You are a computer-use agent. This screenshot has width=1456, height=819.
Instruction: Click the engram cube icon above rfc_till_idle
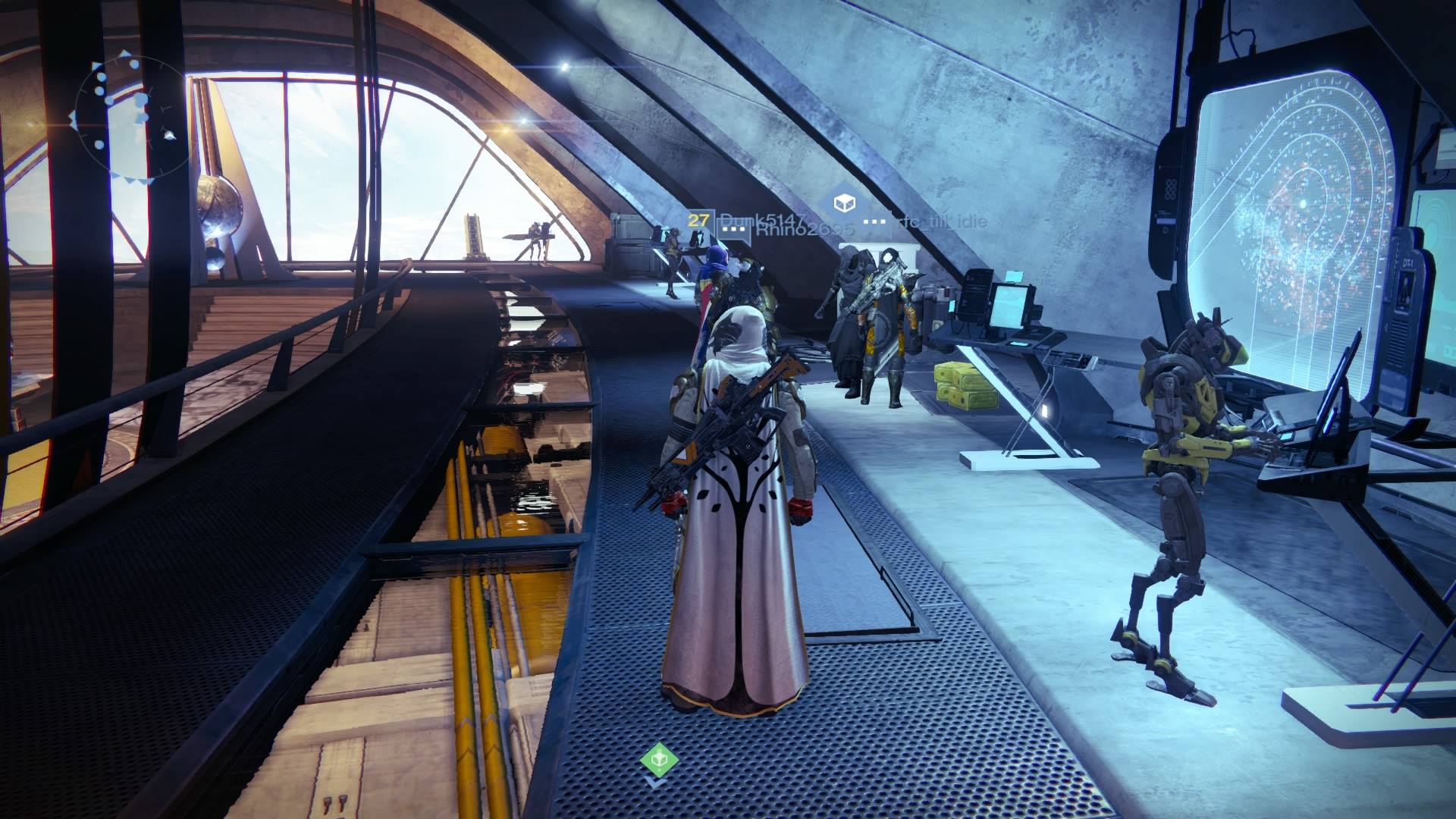[x=844, y=203]
